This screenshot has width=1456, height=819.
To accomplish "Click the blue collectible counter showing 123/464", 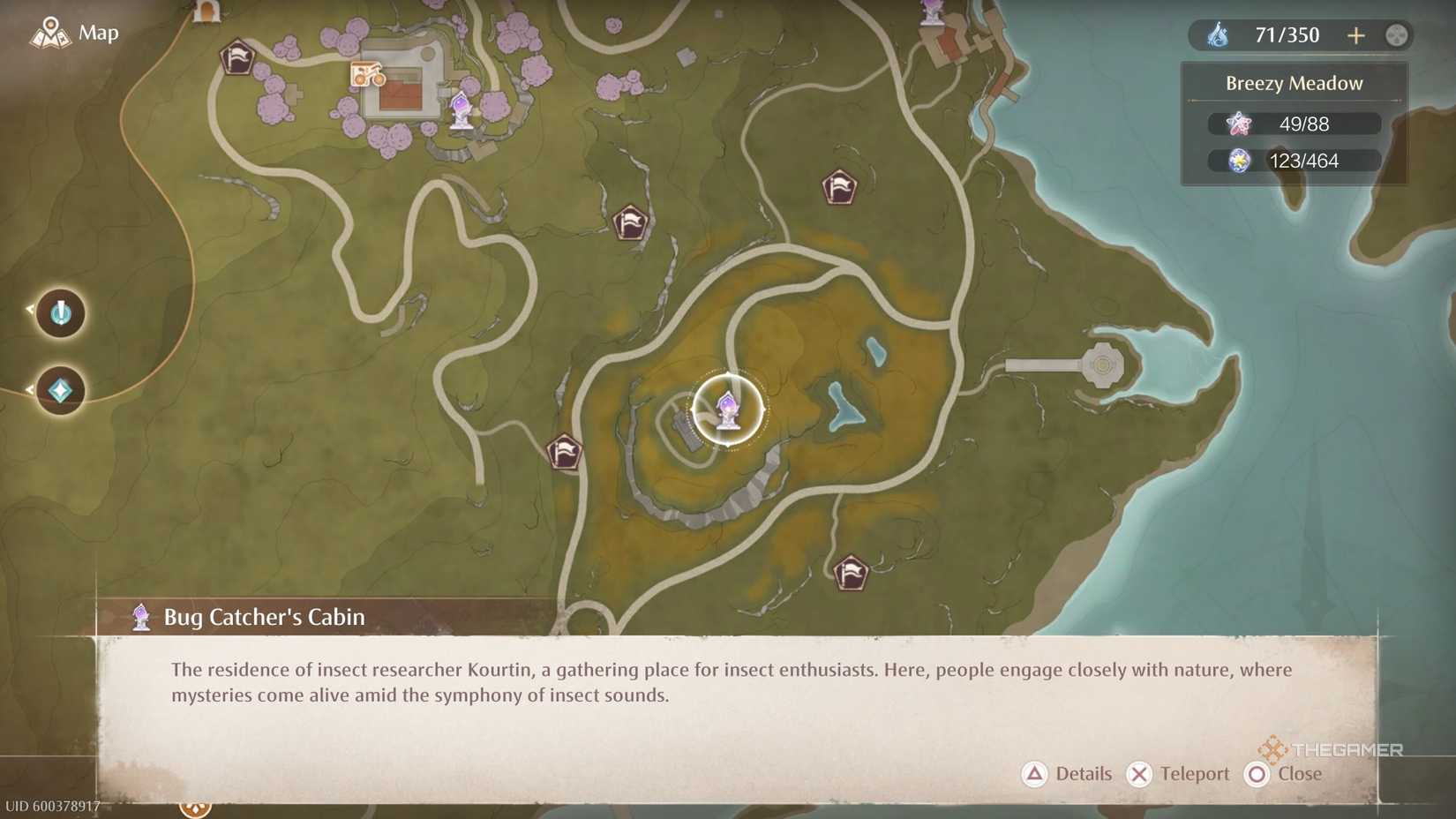I will (x=1293, y=161).
